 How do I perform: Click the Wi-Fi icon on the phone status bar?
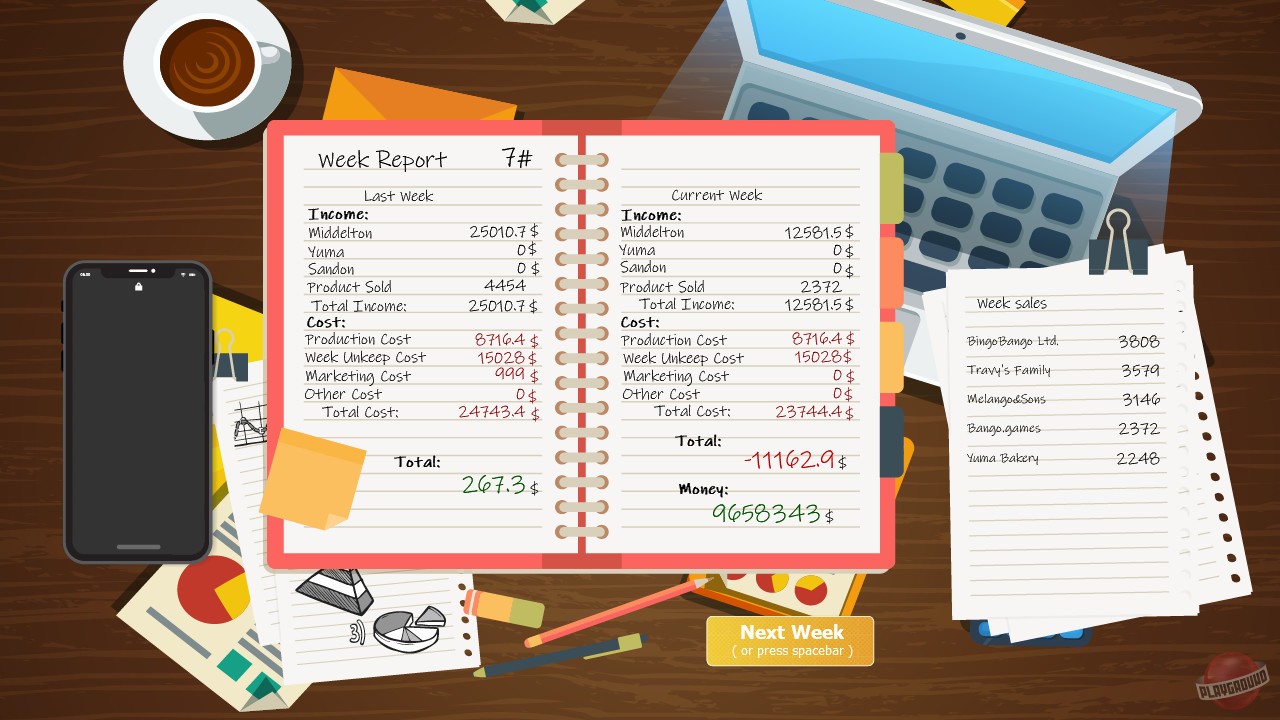click(x=183, y=274)
